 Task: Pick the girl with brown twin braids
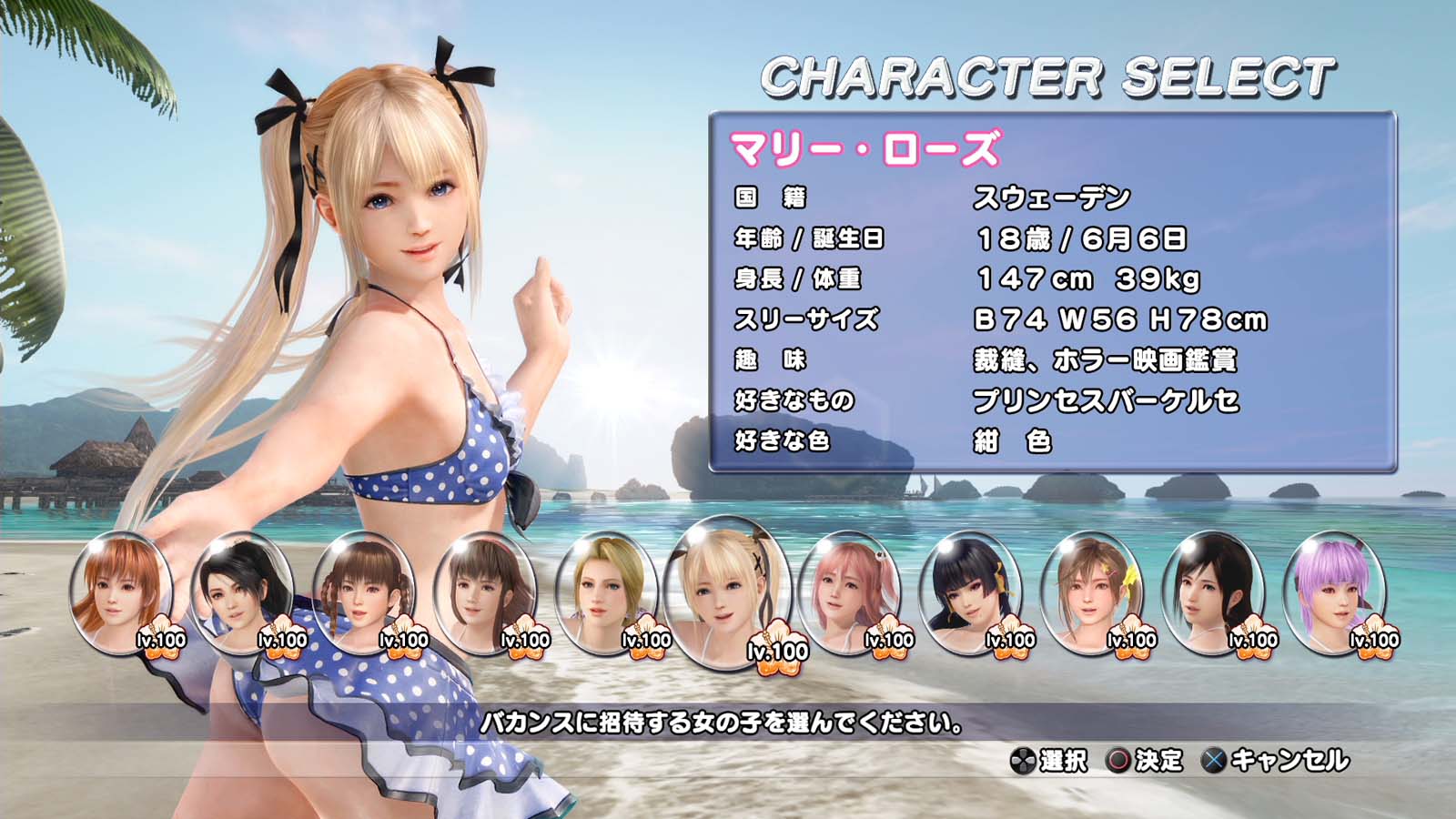coord(363,592)
